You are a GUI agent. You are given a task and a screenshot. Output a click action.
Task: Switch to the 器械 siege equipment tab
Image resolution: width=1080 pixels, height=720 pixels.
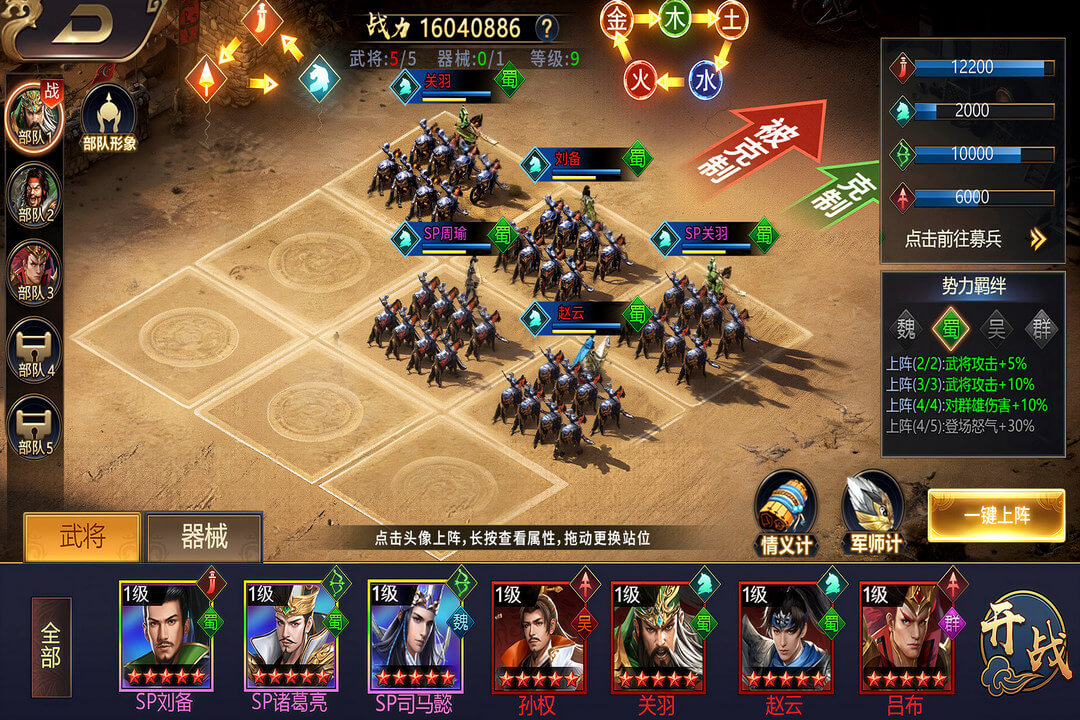[x=204, y=538]
